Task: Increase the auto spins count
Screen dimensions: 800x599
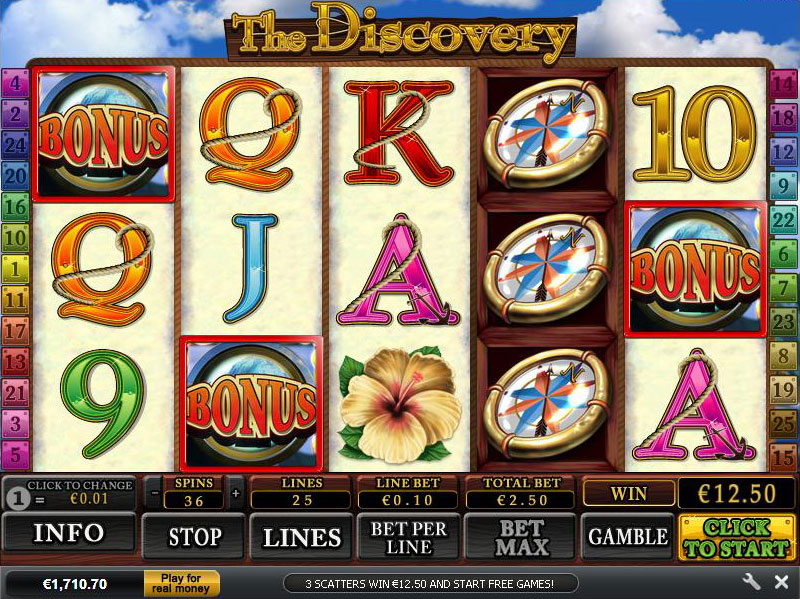Action: [236, 493]
